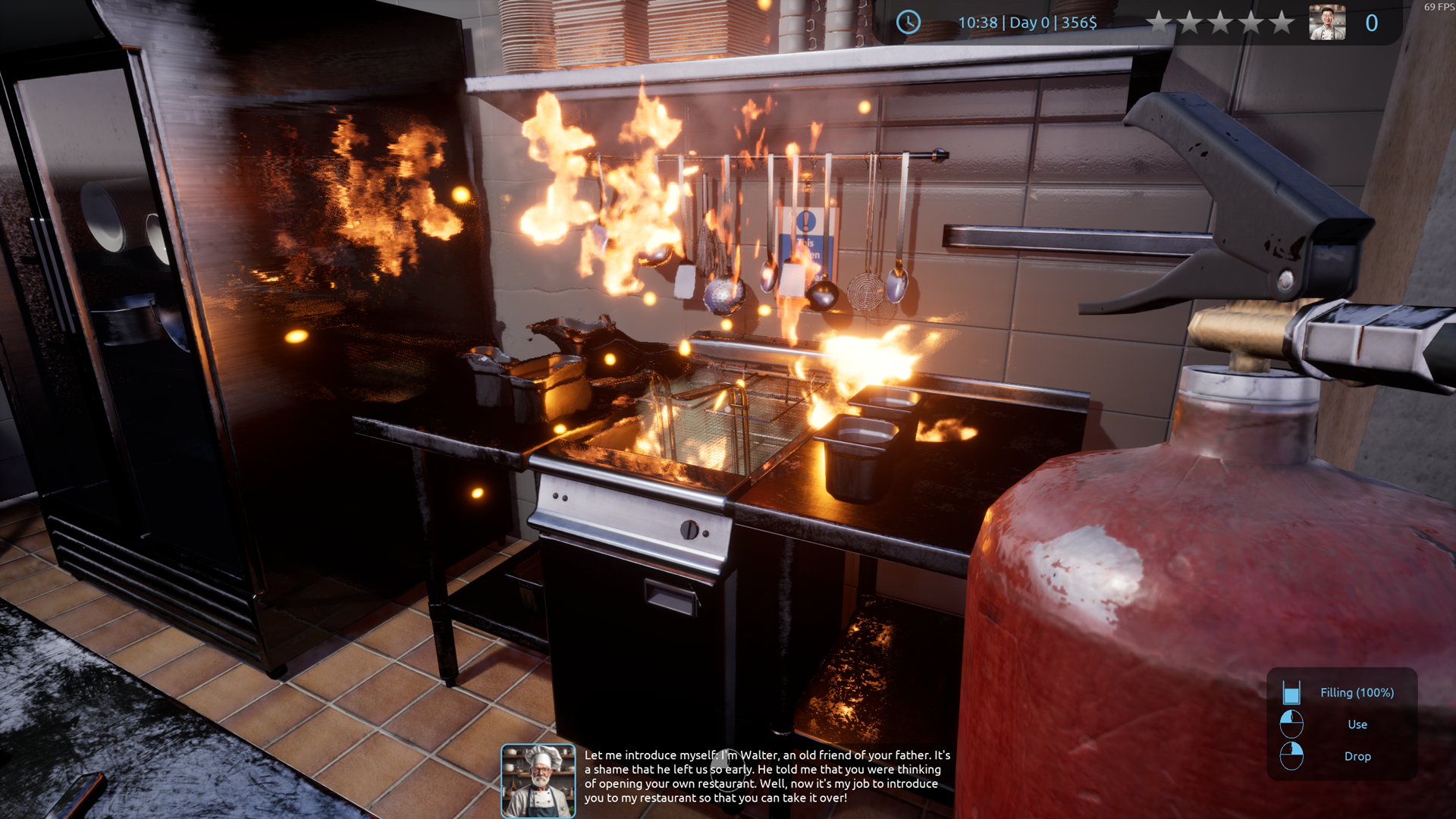The height and width of the screenshot is (819, 1456).
Task: Click the clock icon in the top bar
Action: [907, 23]
